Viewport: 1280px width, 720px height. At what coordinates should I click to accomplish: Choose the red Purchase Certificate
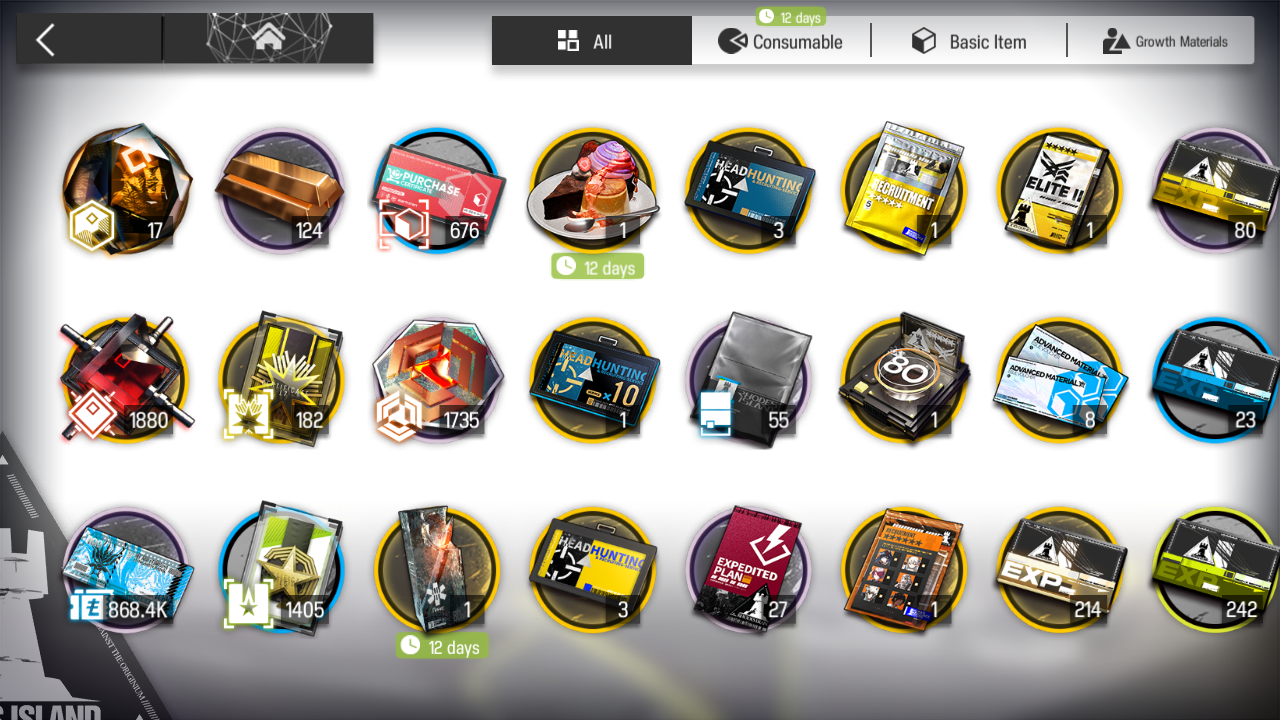pos(437,190)
